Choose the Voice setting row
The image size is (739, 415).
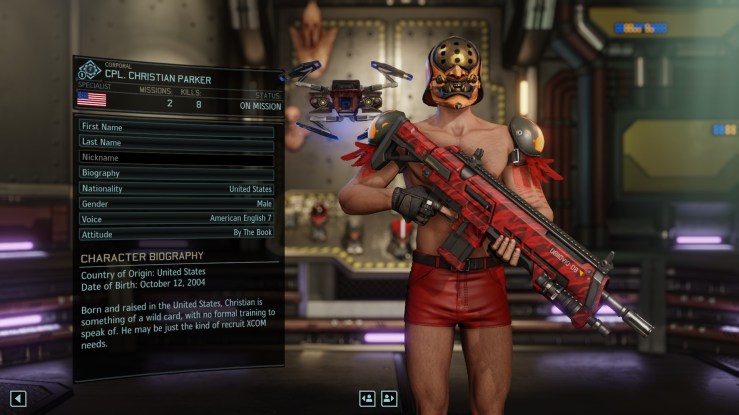click(176, 218)
